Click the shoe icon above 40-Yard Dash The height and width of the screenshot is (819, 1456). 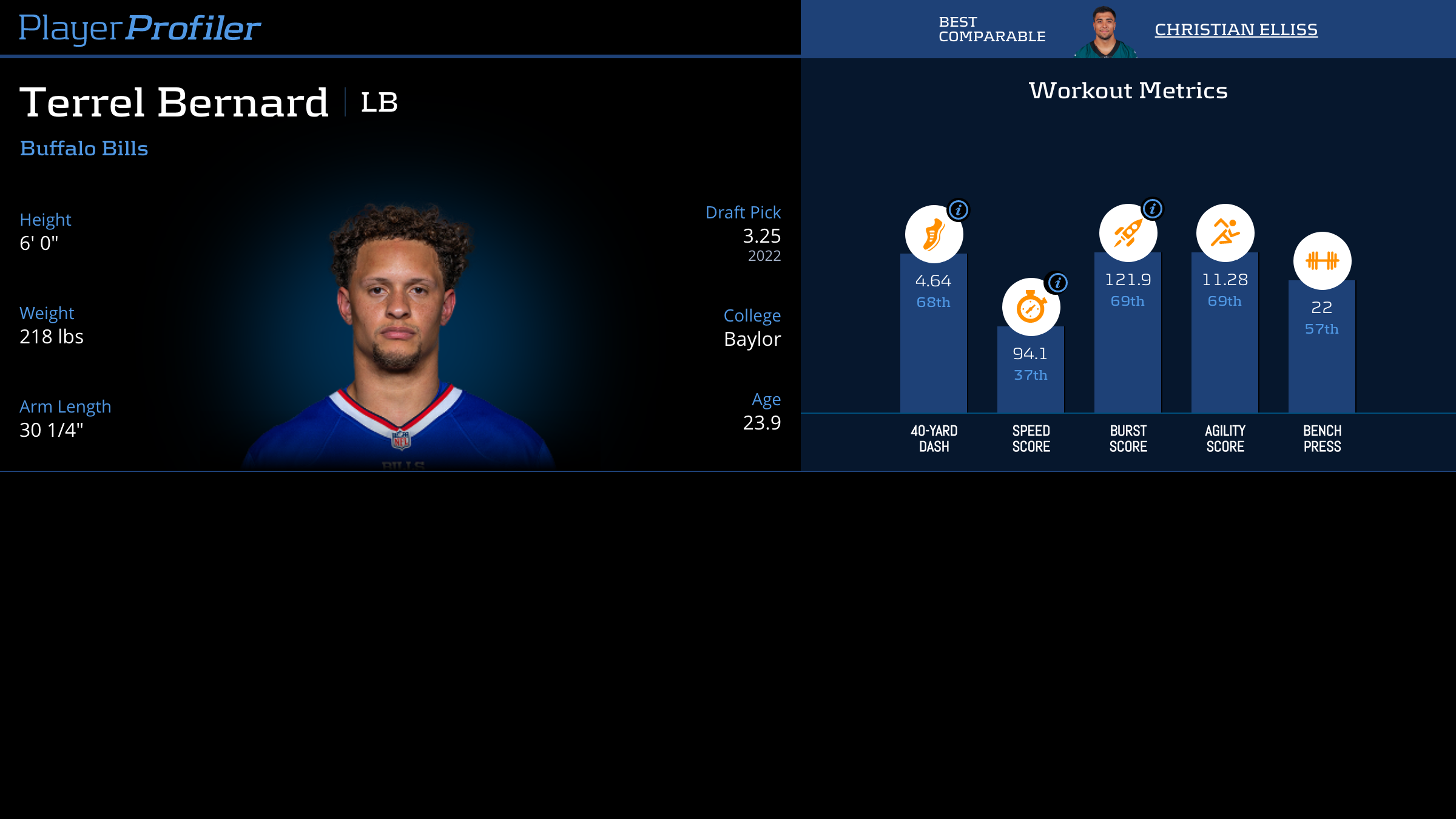pos(933,232)
